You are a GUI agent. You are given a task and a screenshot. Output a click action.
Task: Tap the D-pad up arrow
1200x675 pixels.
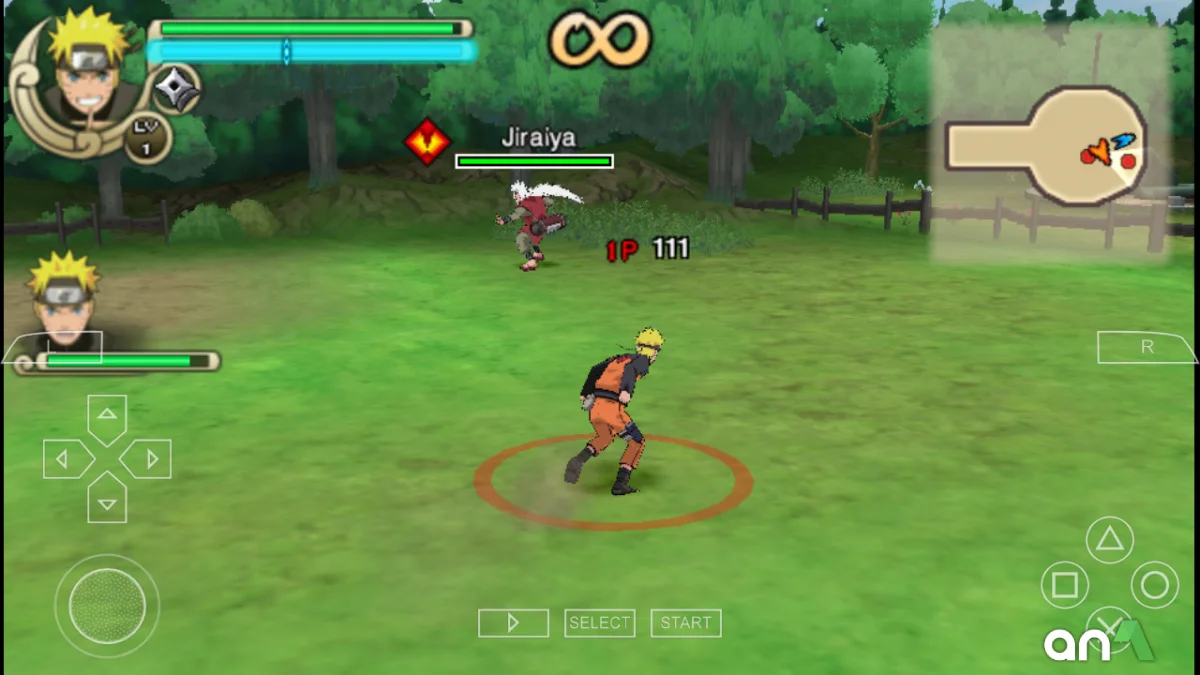pyautogui.click(x=107, y=416)
